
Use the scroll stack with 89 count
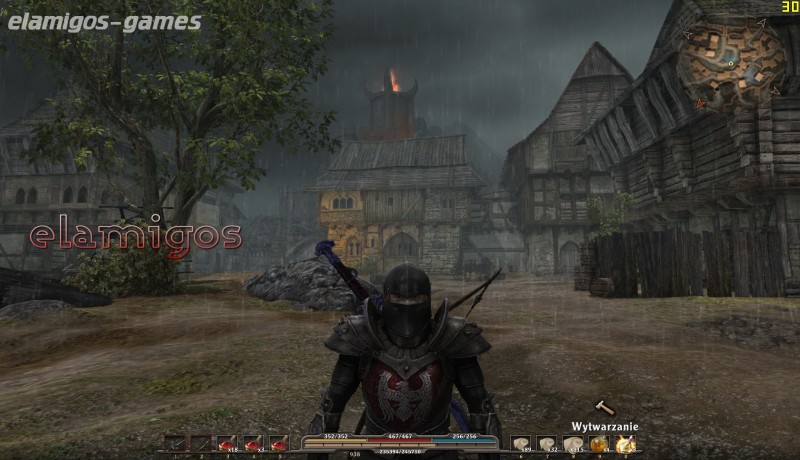(x=521, y=444)
